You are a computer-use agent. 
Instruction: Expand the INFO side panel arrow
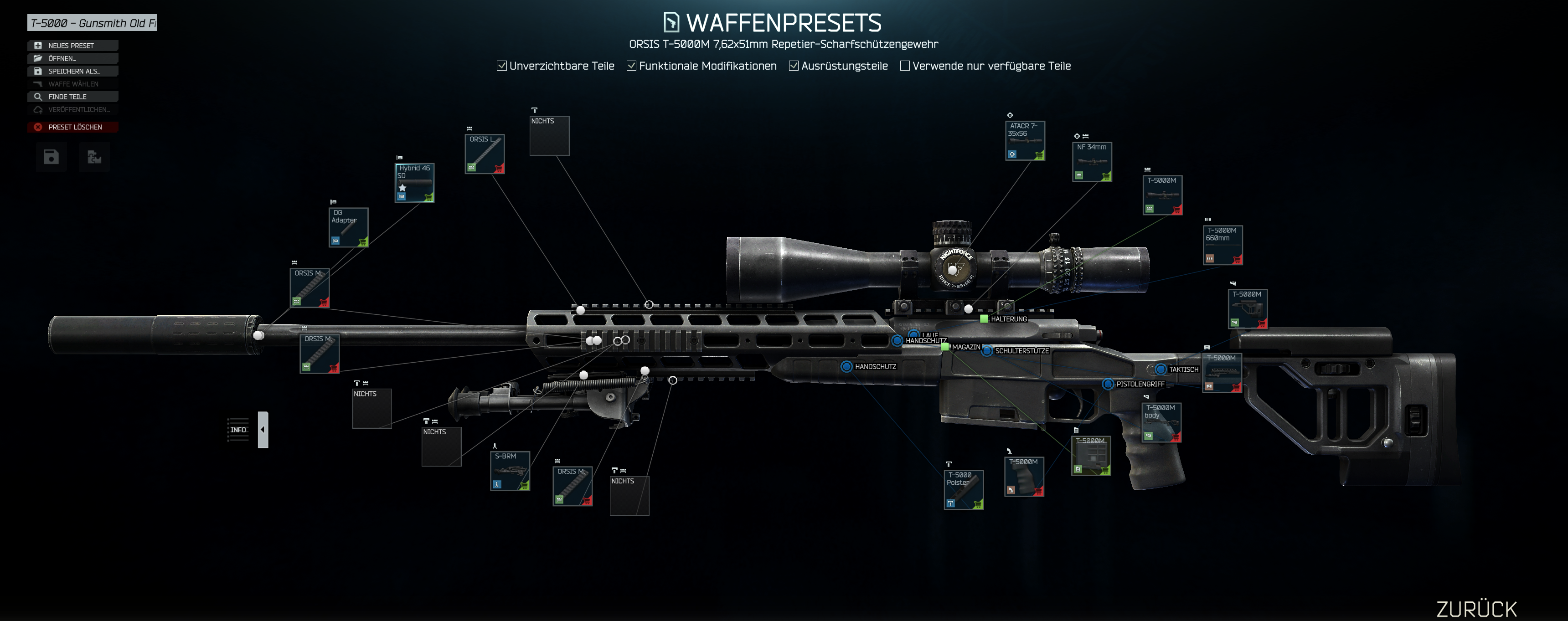[x=263, y=429]
